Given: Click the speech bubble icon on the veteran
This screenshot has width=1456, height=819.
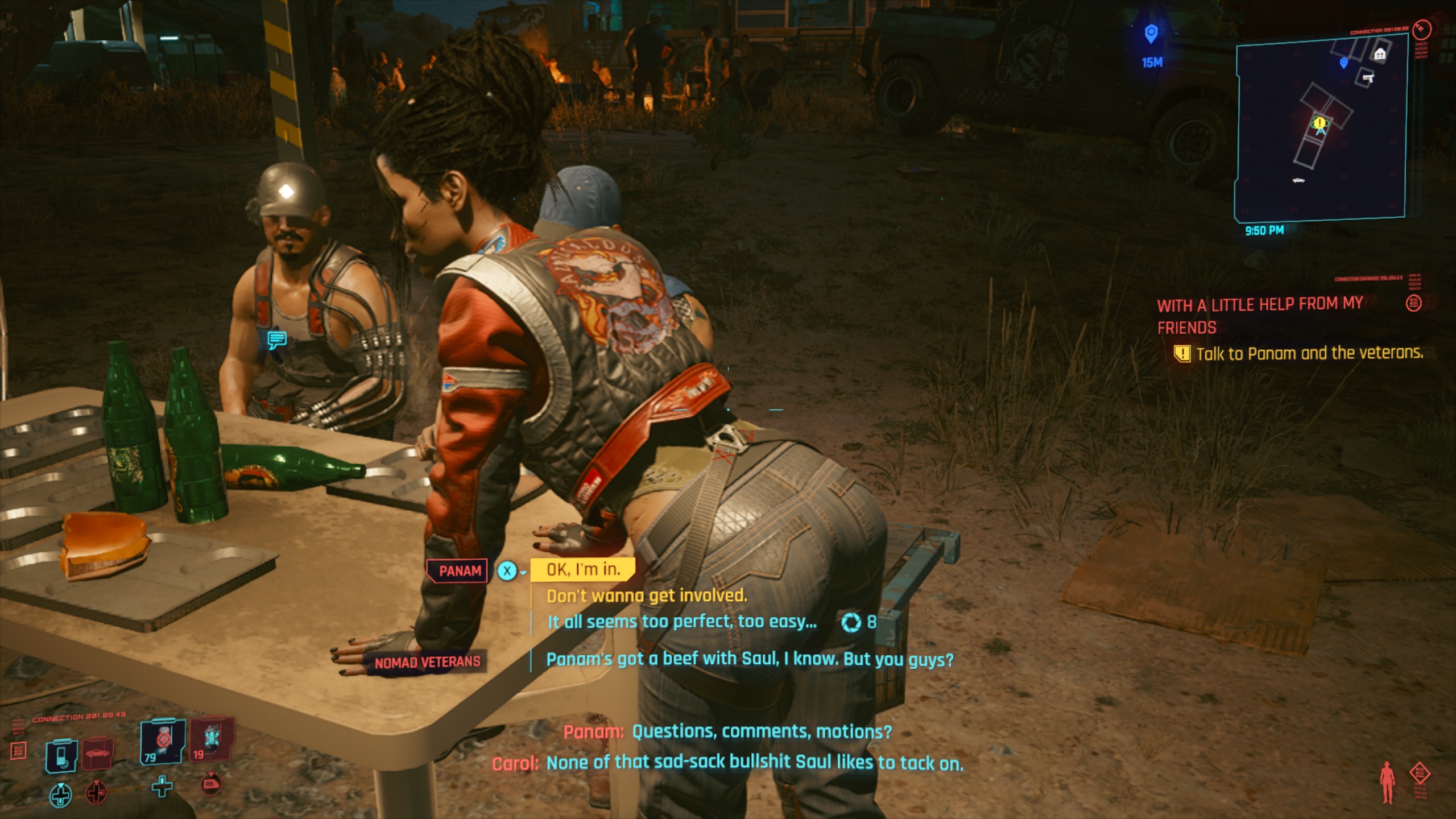Looking at the screenshot, I should tap(277, 340).
